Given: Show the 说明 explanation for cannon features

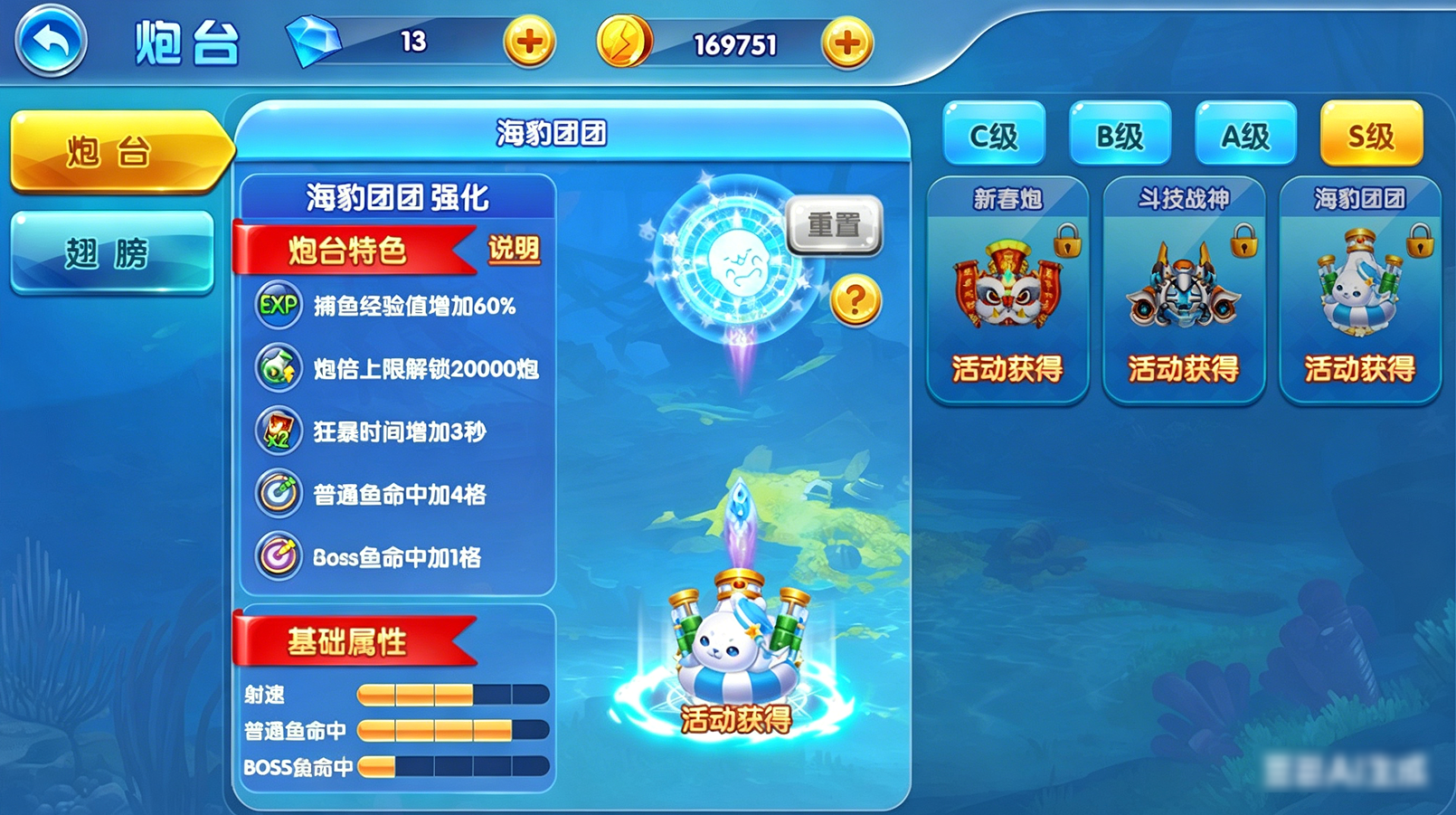Looking at the screenshot, I should click(x=513, y=249).
